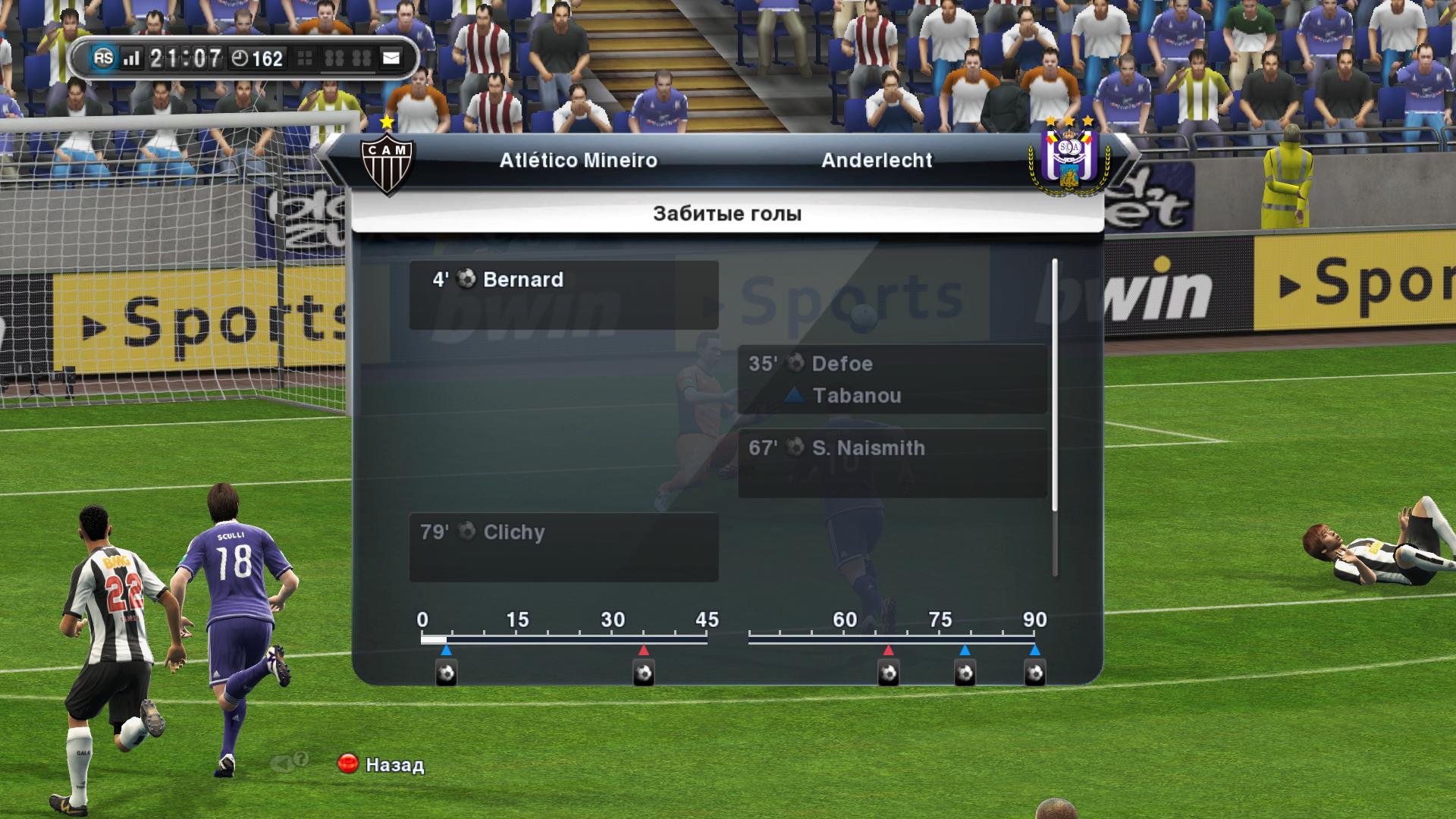Choose the 79-minute goal marker on the timeline
The image size is (1456, 819).
tap(965, 673)
